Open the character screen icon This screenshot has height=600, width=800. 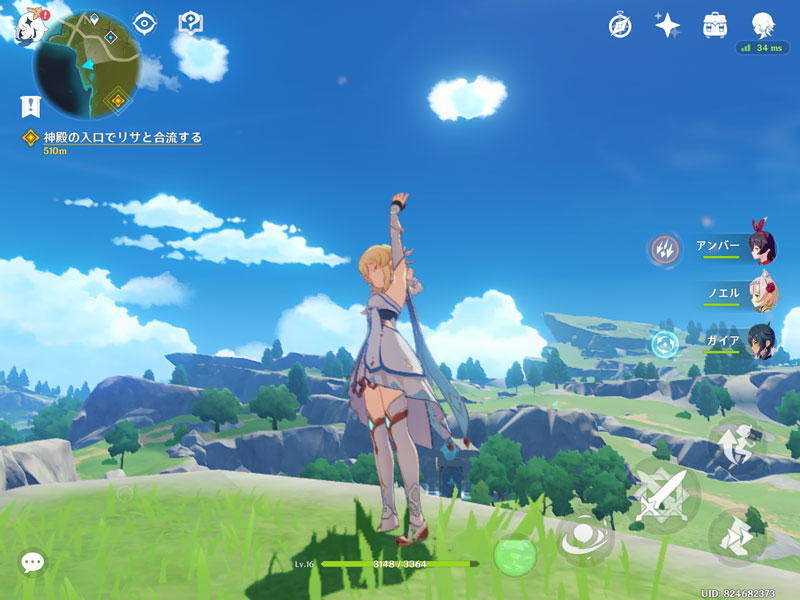pyautogui.click(x=764, y=25)
